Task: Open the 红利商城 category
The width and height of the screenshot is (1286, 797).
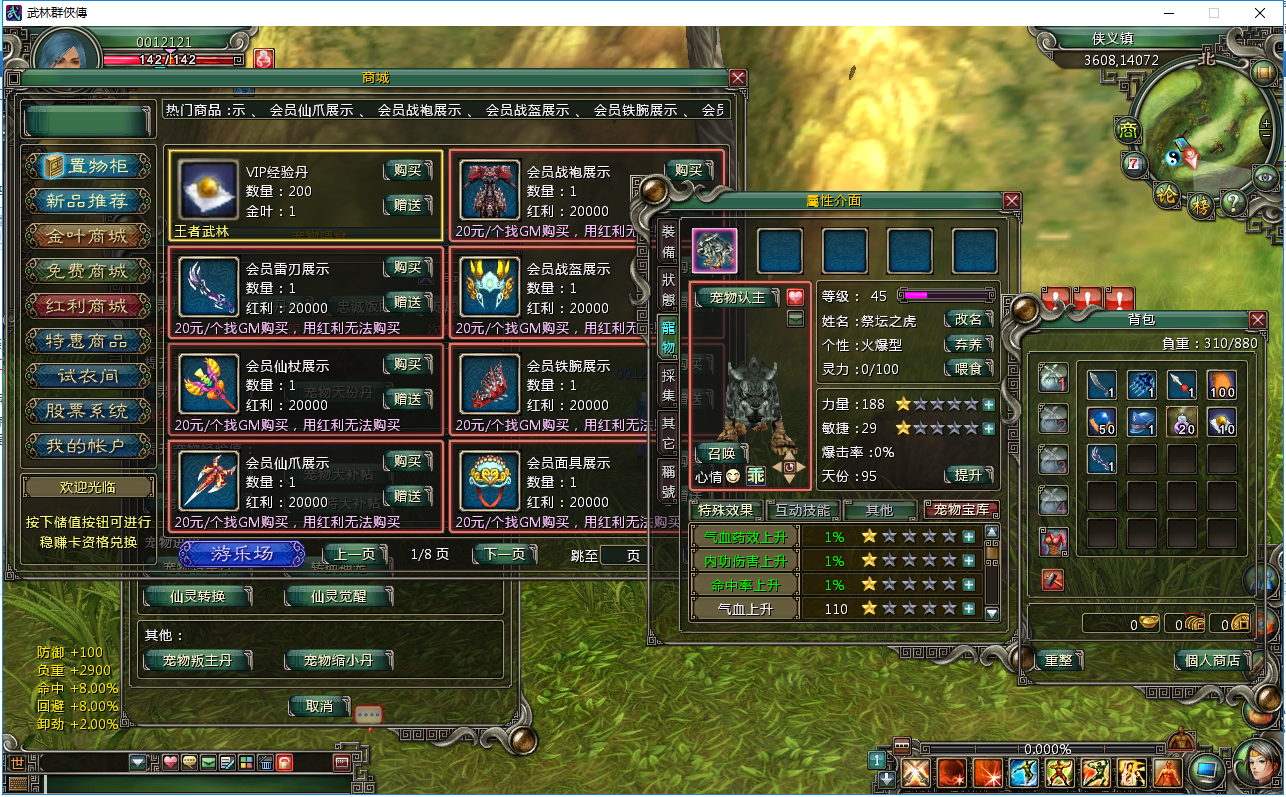Action: pos(89,306)
